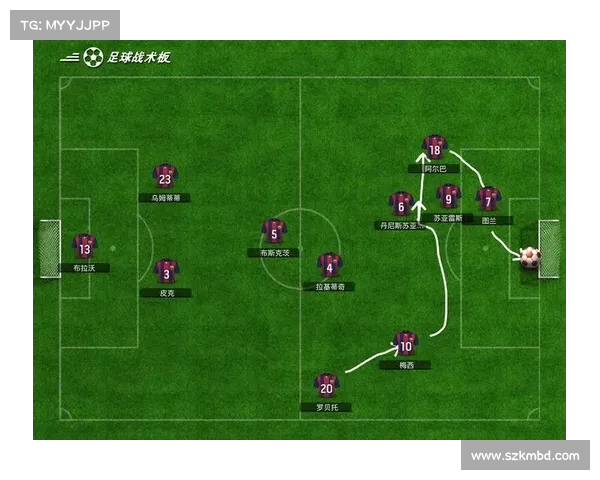600x480 pixels.
Task: Pick number 18 Alba player token
Action: pos(433,148)
